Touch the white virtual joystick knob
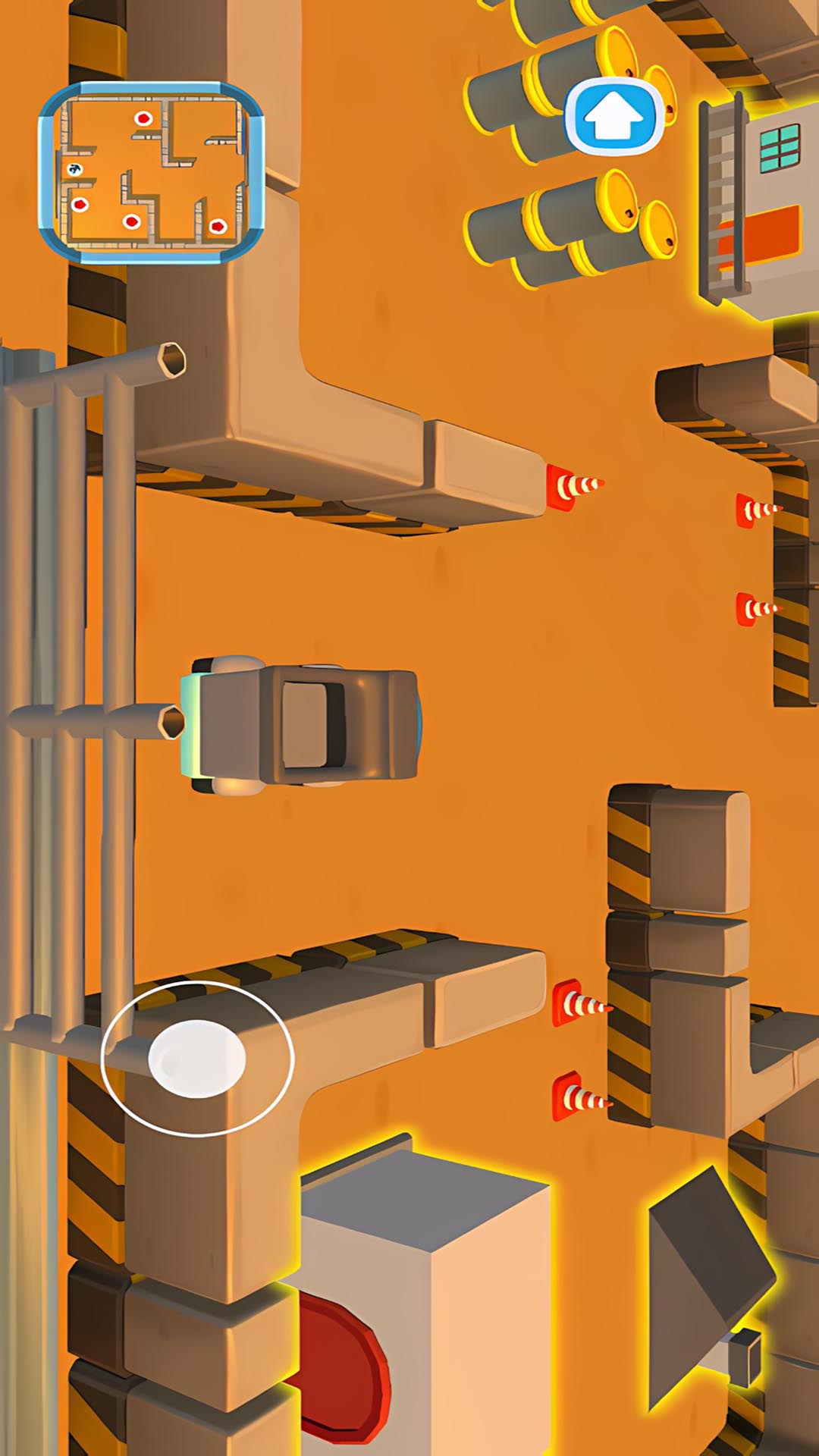 [x=197, y=1059]
